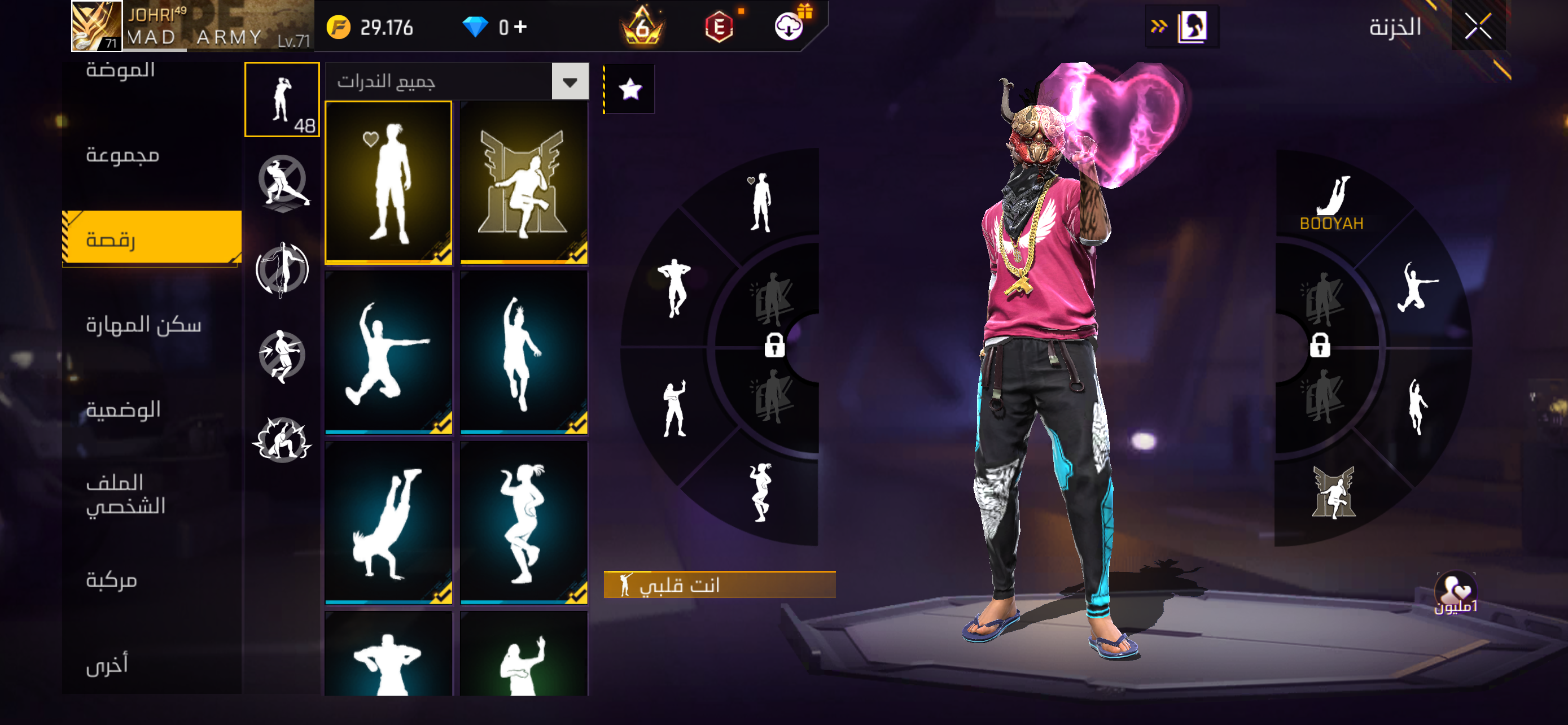Collapse the top bar with double-arrow control
This screenshot has width=1568, height=725.
click(x=1160, y=26)
